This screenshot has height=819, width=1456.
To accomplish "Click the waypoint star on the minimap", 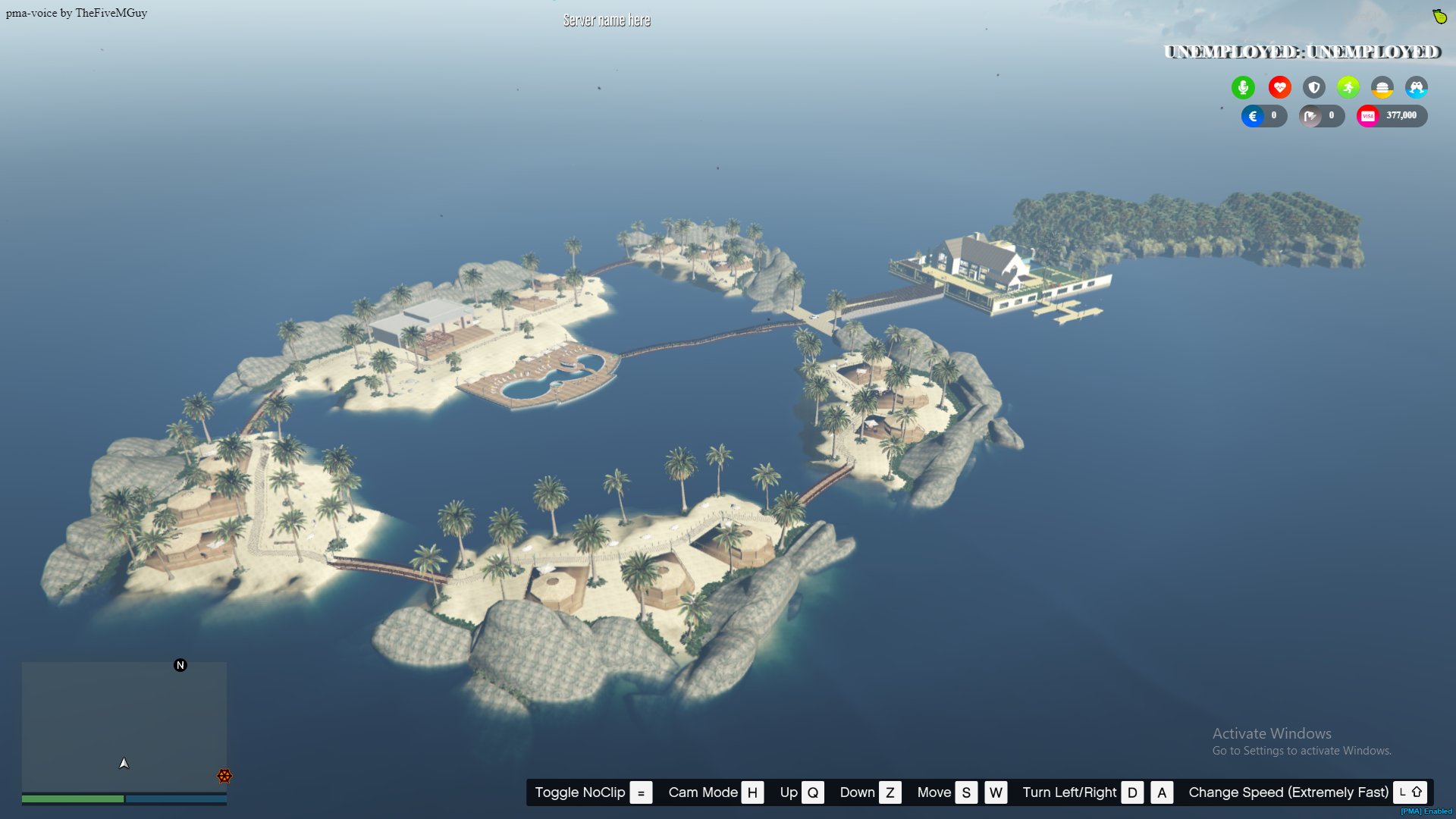I will pos(224,776).
